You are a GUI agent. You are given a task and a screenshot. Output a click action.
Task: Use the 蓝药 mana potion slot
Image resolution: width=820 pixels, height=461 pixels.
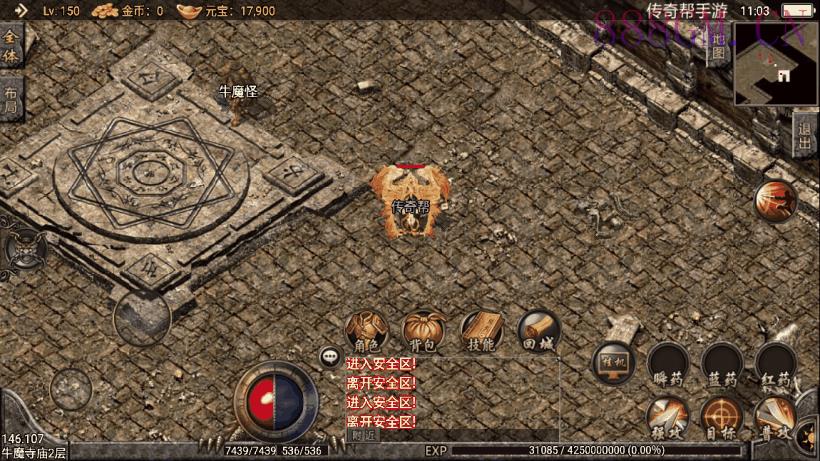[x=721, y=365]
